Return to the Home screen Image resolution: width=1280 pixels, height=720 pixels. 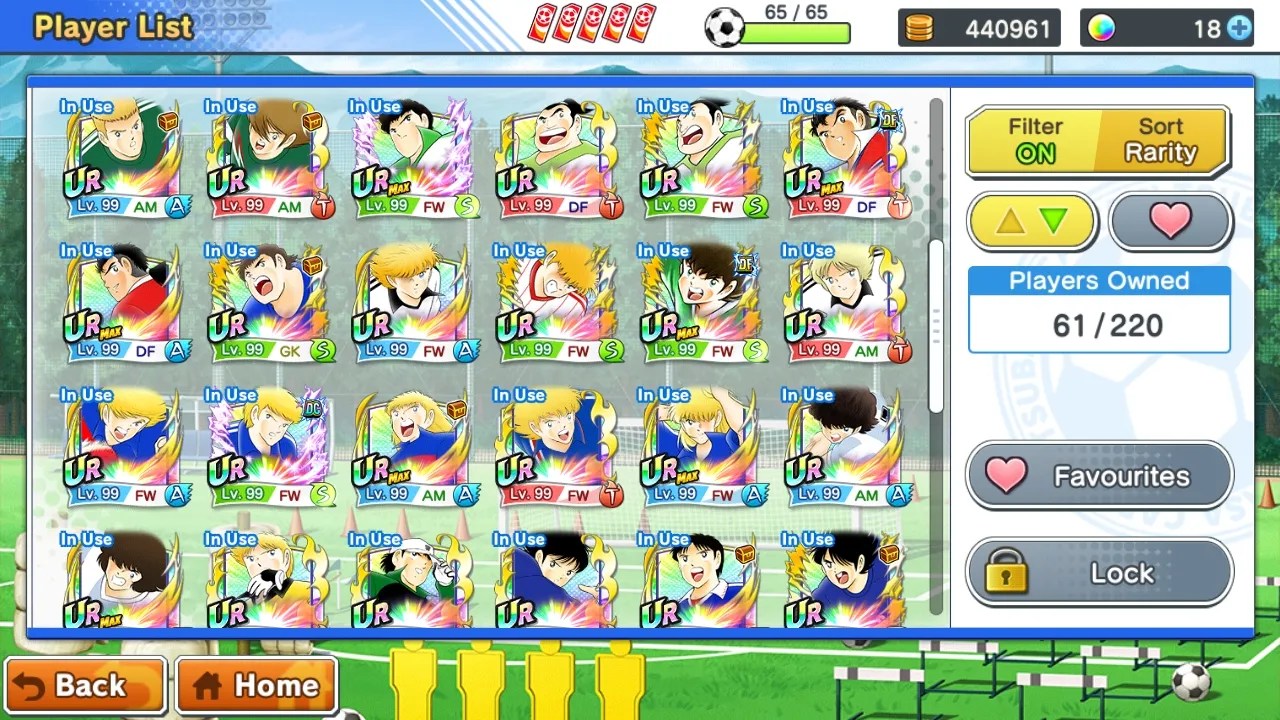(x=256, y=686)
